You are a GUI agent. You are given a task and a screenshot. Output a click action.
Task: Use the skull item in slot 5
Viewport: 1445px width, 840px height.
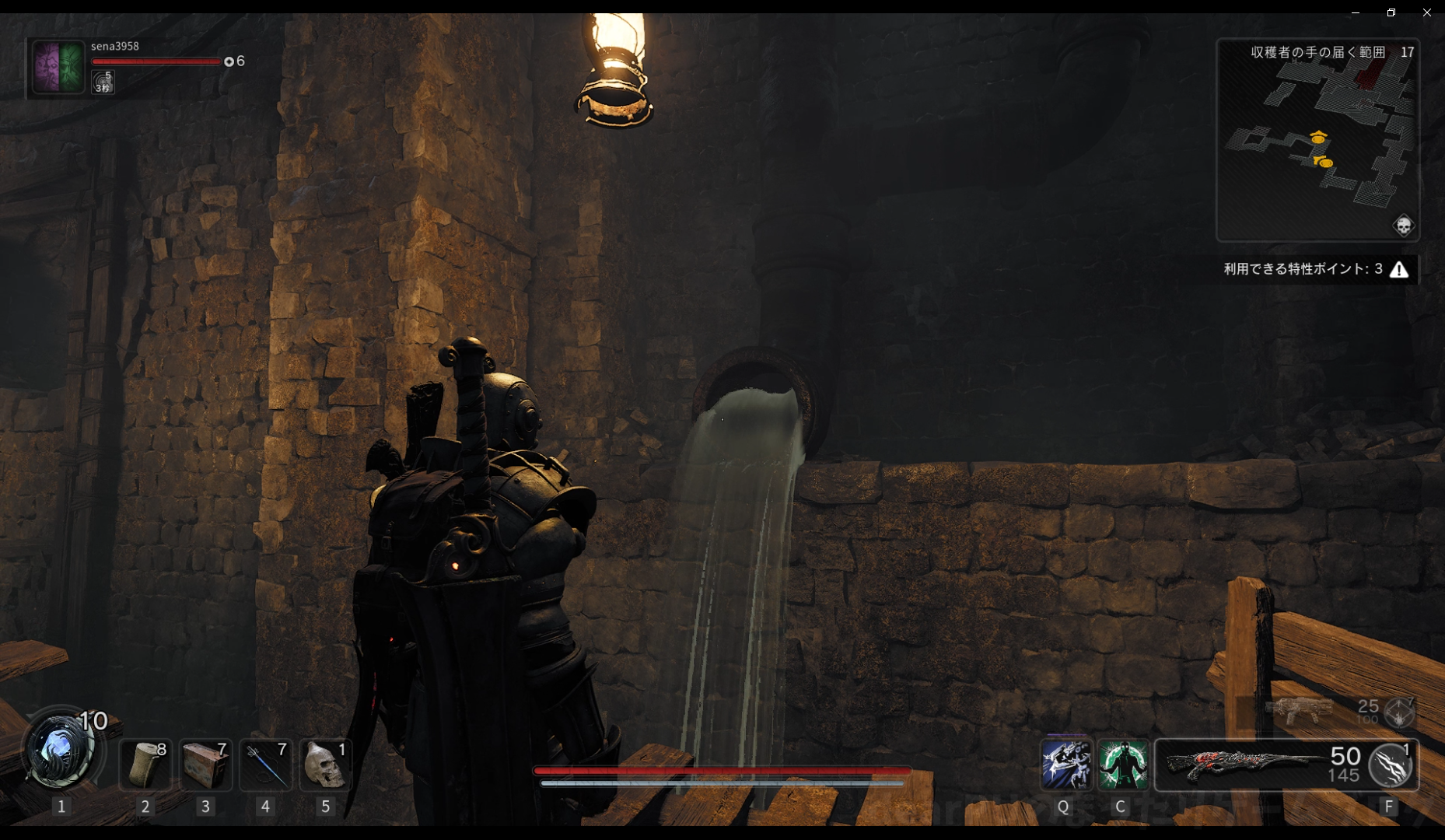pyautogui.click(x=325, y=765)
